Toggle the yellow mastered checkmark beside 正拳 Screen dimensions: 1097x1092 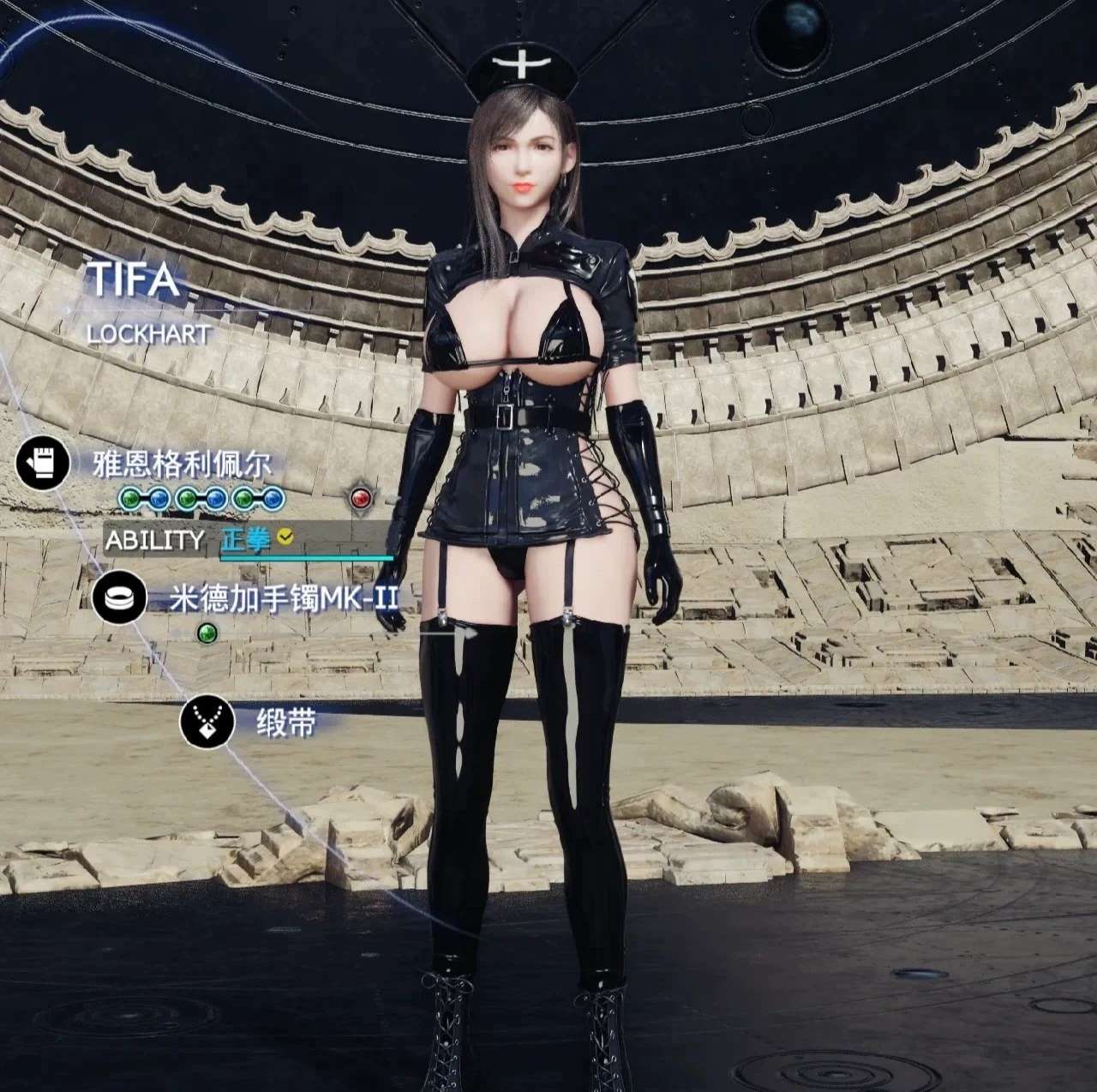pos(284,538)
